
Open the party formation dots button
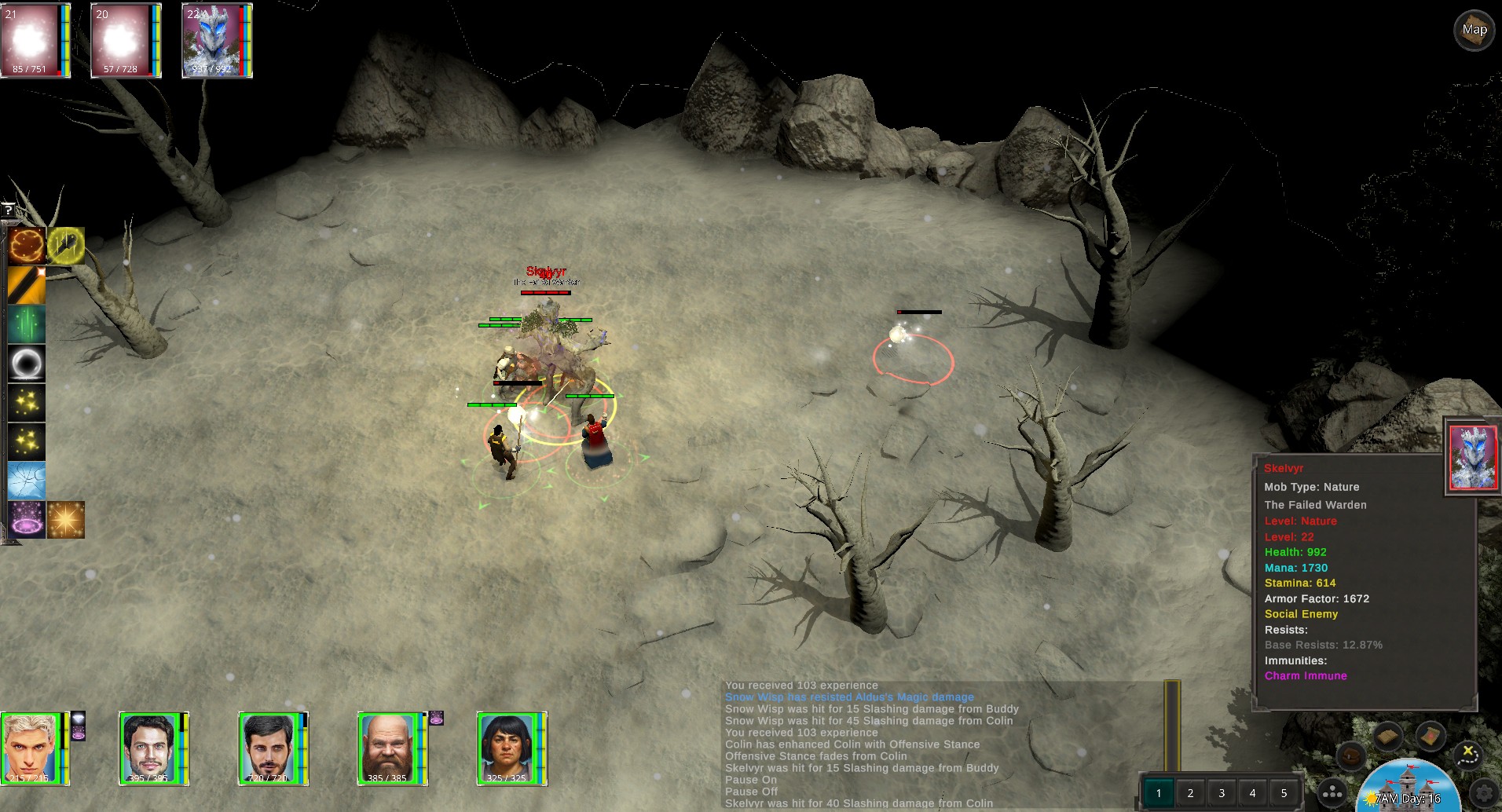1332,793
